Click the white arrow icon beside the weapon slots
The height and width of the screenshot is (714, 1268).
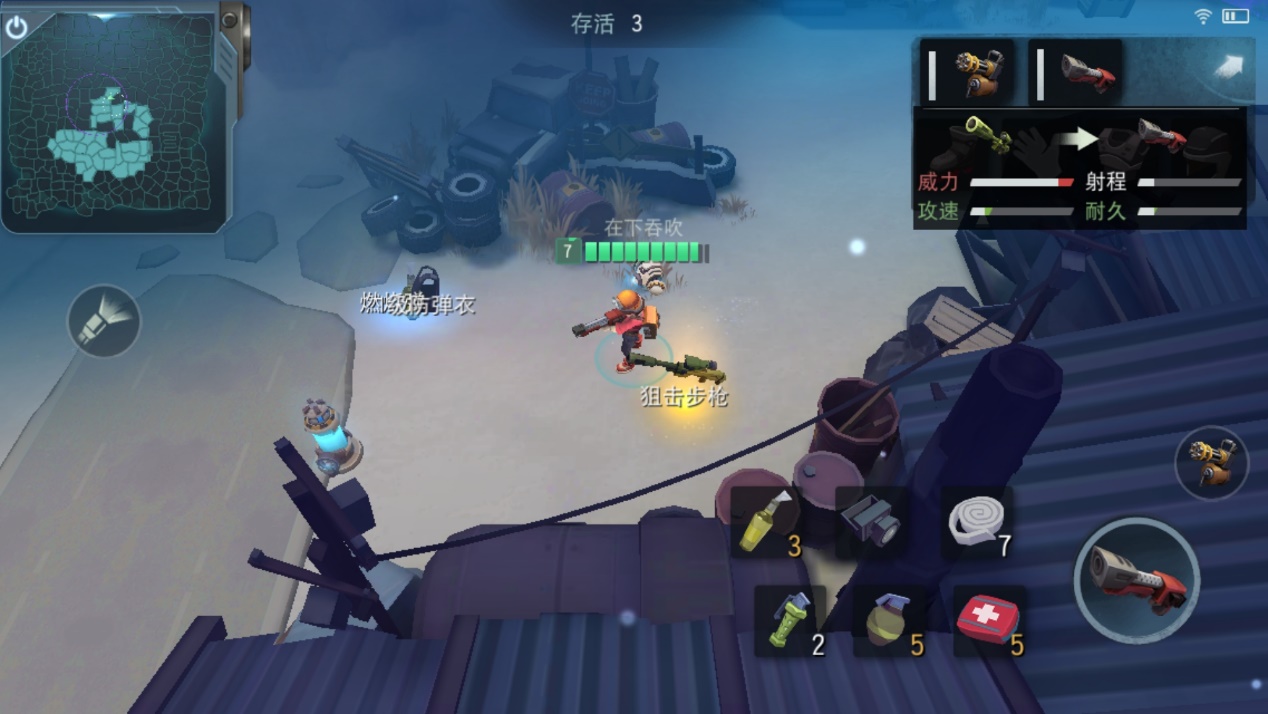(1227, 67)
